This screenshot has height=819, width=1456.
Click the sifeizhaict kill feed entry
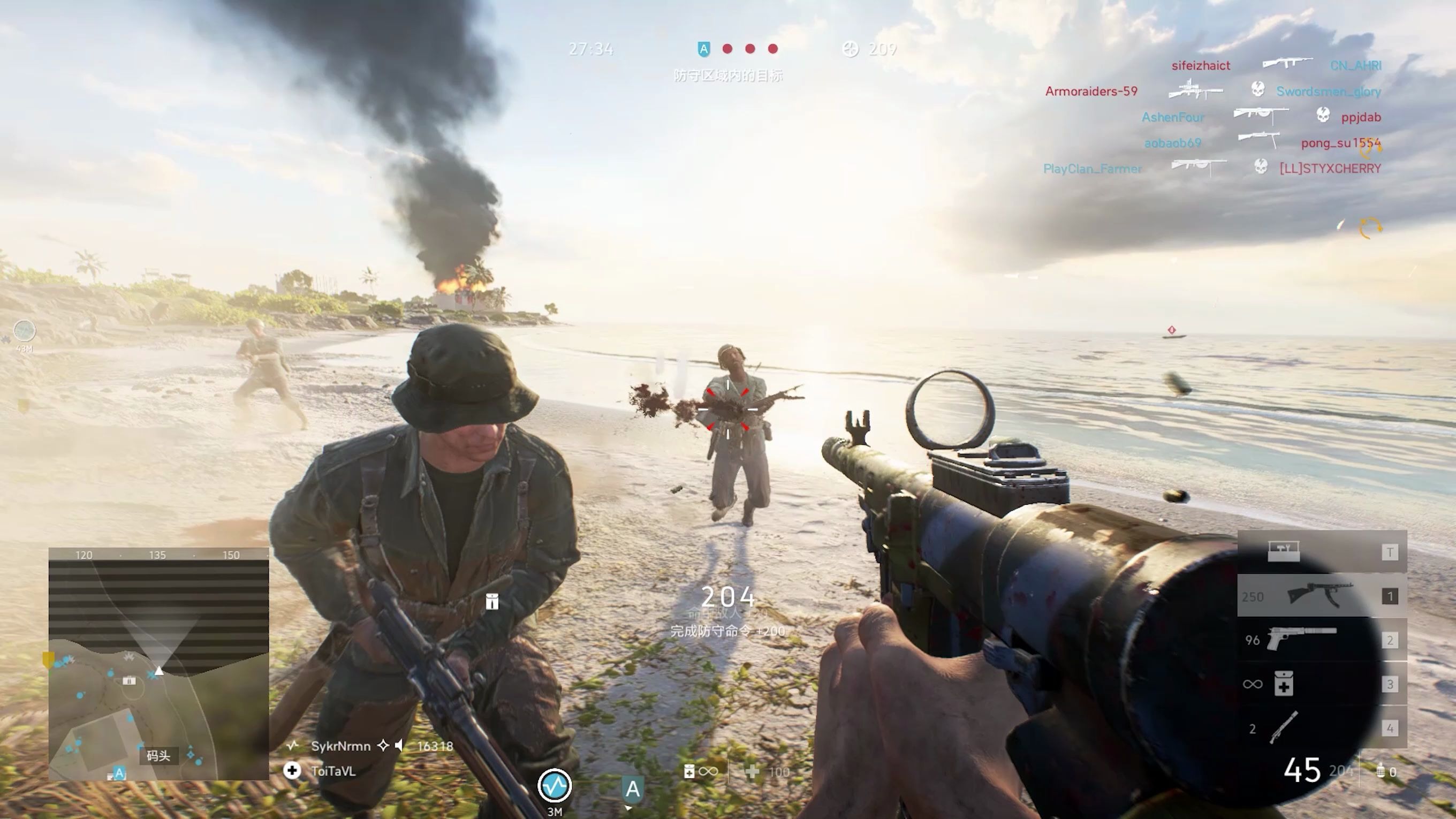(1201, 65)
